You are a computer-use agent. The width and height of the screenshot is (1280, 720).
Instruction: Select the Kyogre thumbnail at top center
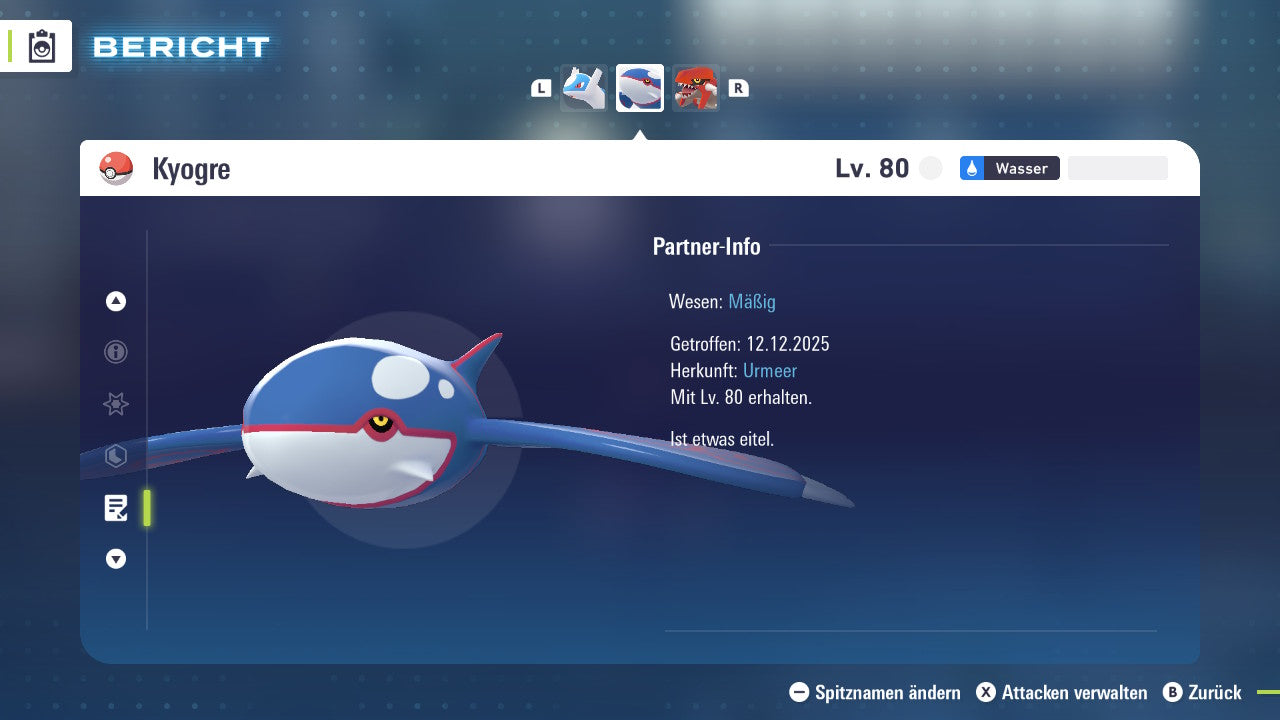coord(639,87)
